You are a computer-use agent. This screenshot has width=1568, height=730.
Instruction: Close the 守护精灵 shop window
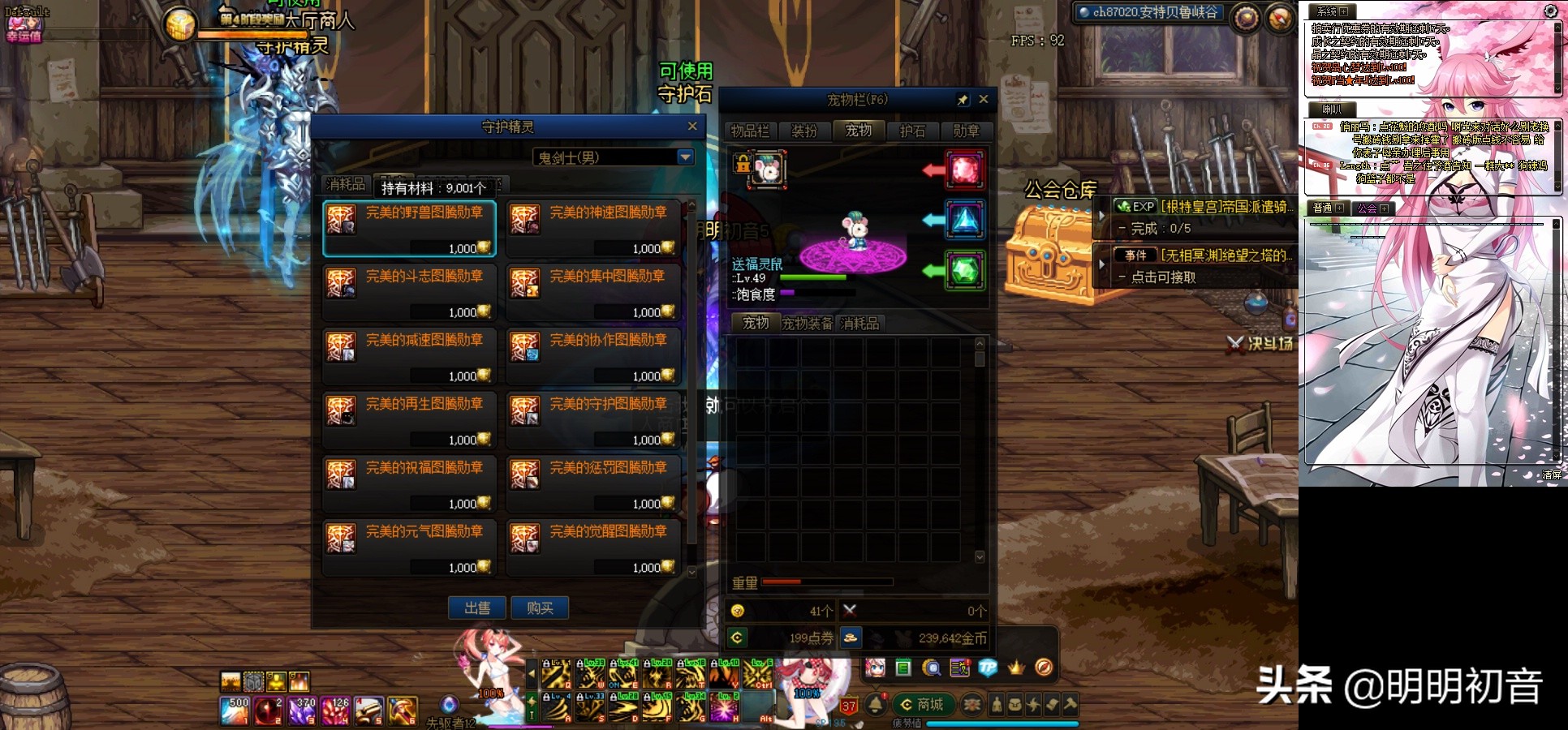pos(692,126)
